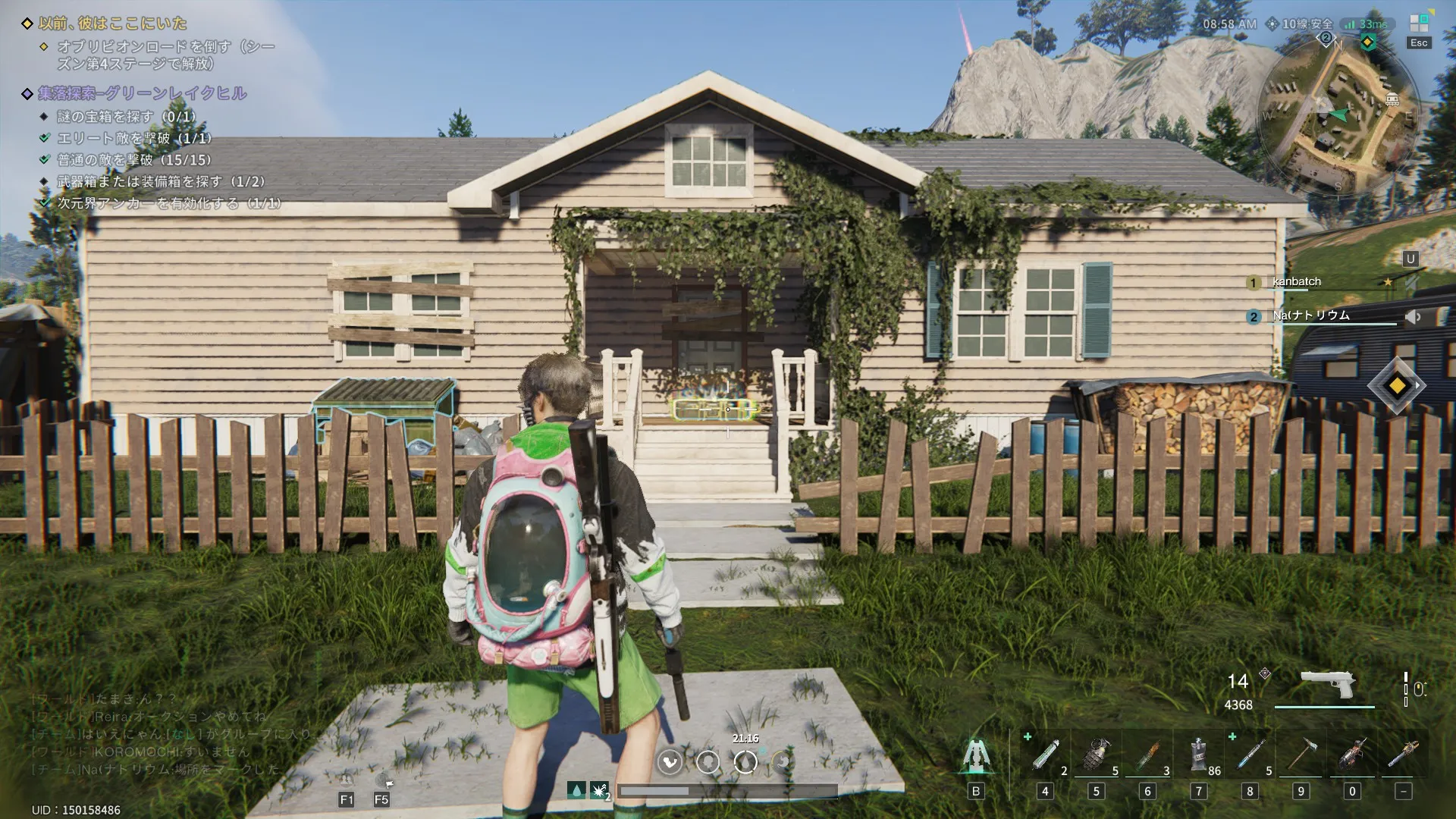Open the 集落探索-グリーンレイクヒル quest tracker

click(143, 93)
